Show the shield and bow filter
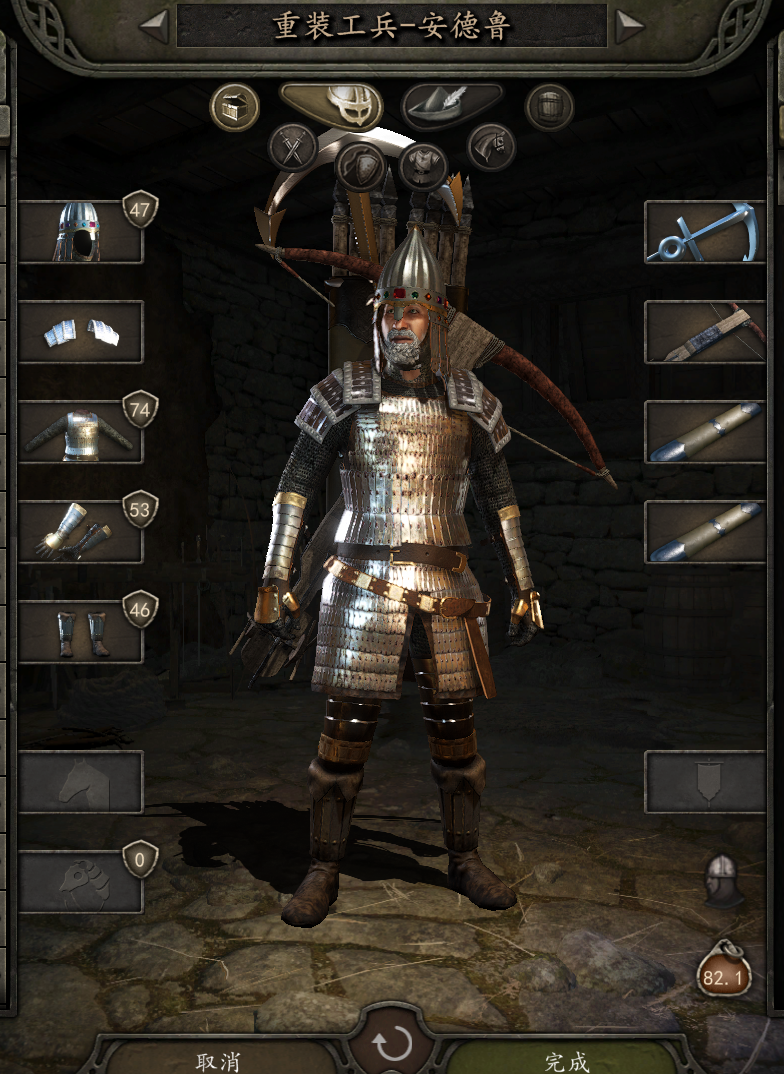This screenshot has width=784, height=1074. [360, 166]
